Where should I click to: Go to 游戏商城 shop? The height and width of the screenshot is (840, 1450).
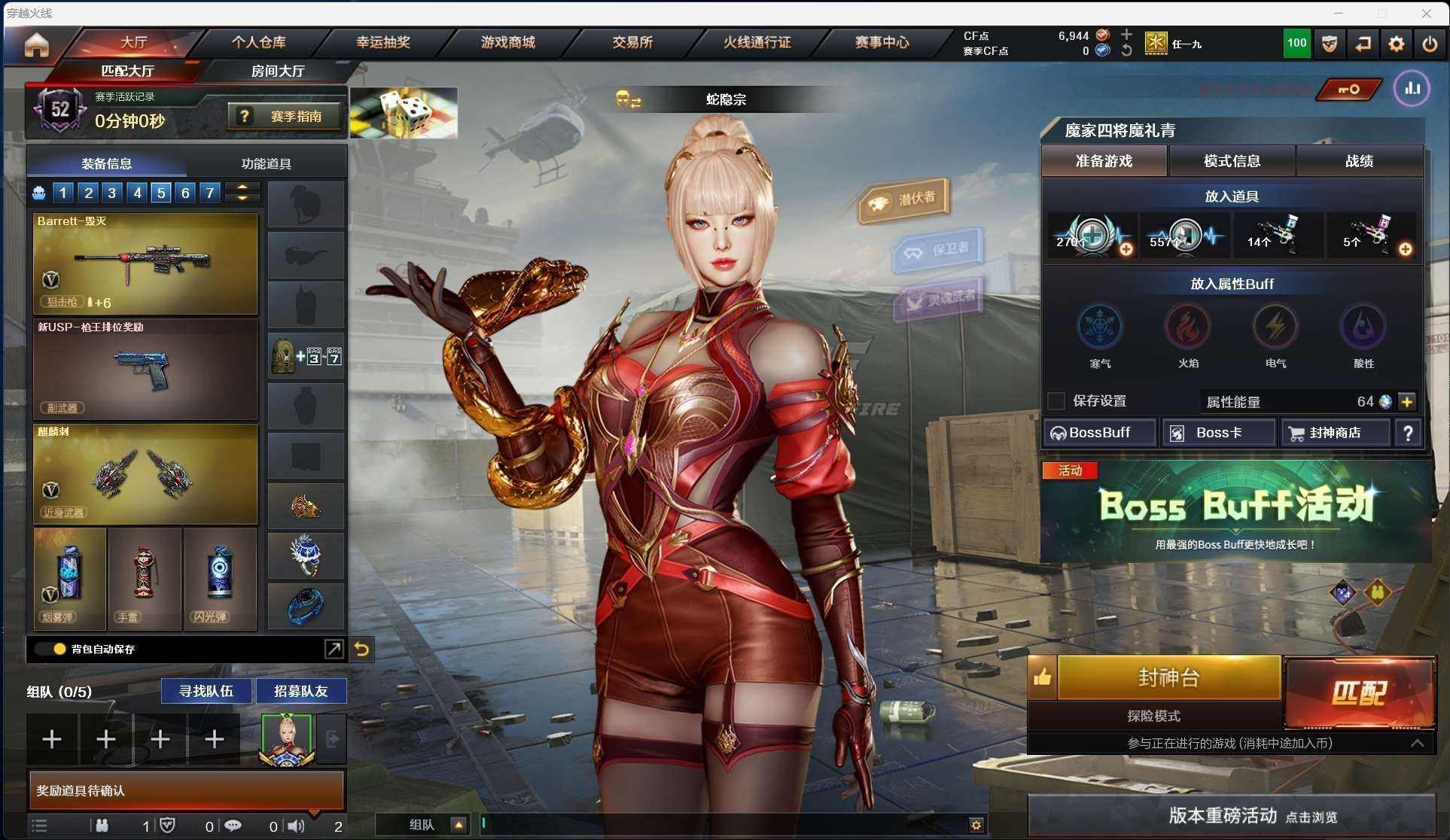(x=507, y=43)
